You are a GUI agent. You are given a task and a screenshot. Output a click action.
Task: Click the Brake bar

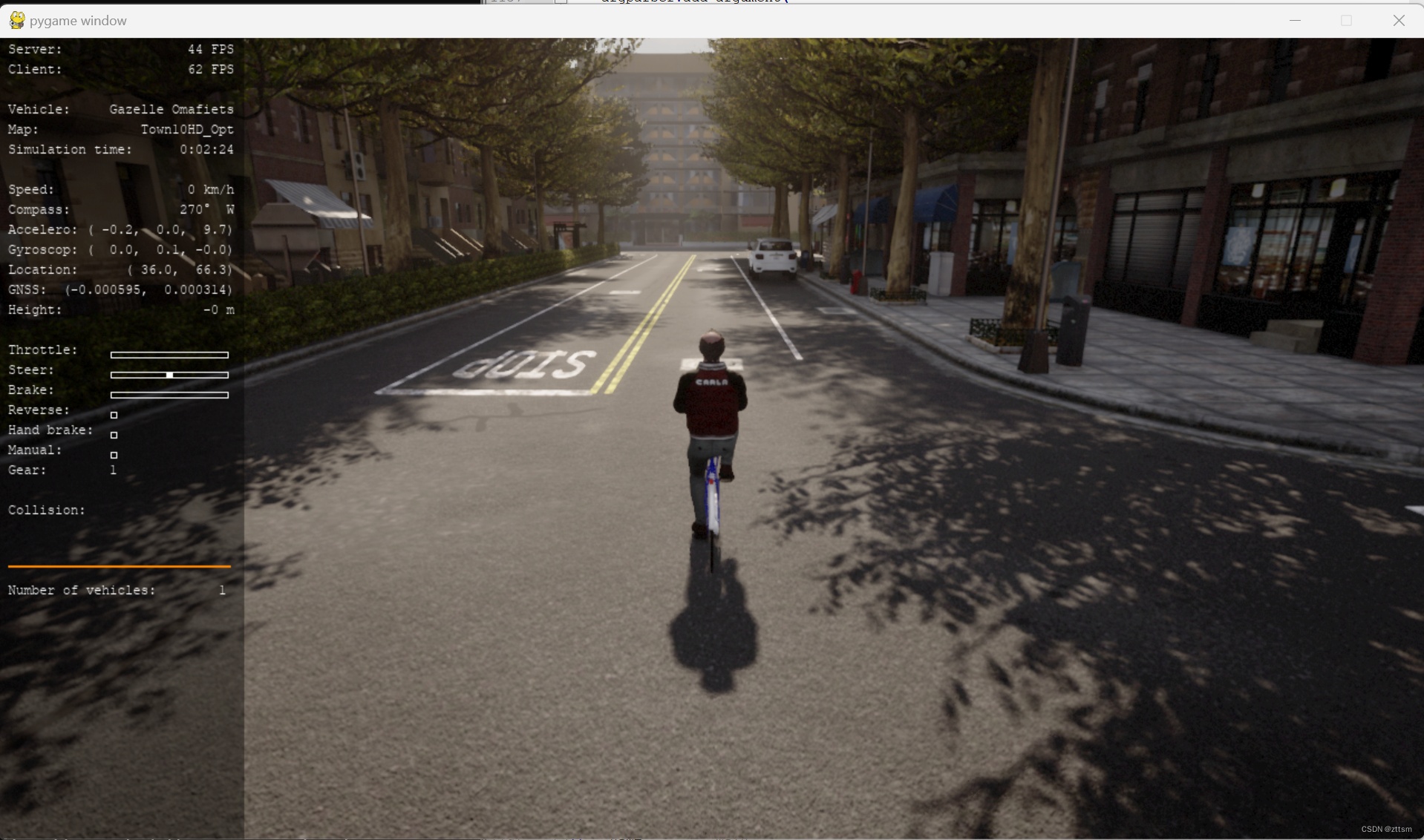click(169, 395)
